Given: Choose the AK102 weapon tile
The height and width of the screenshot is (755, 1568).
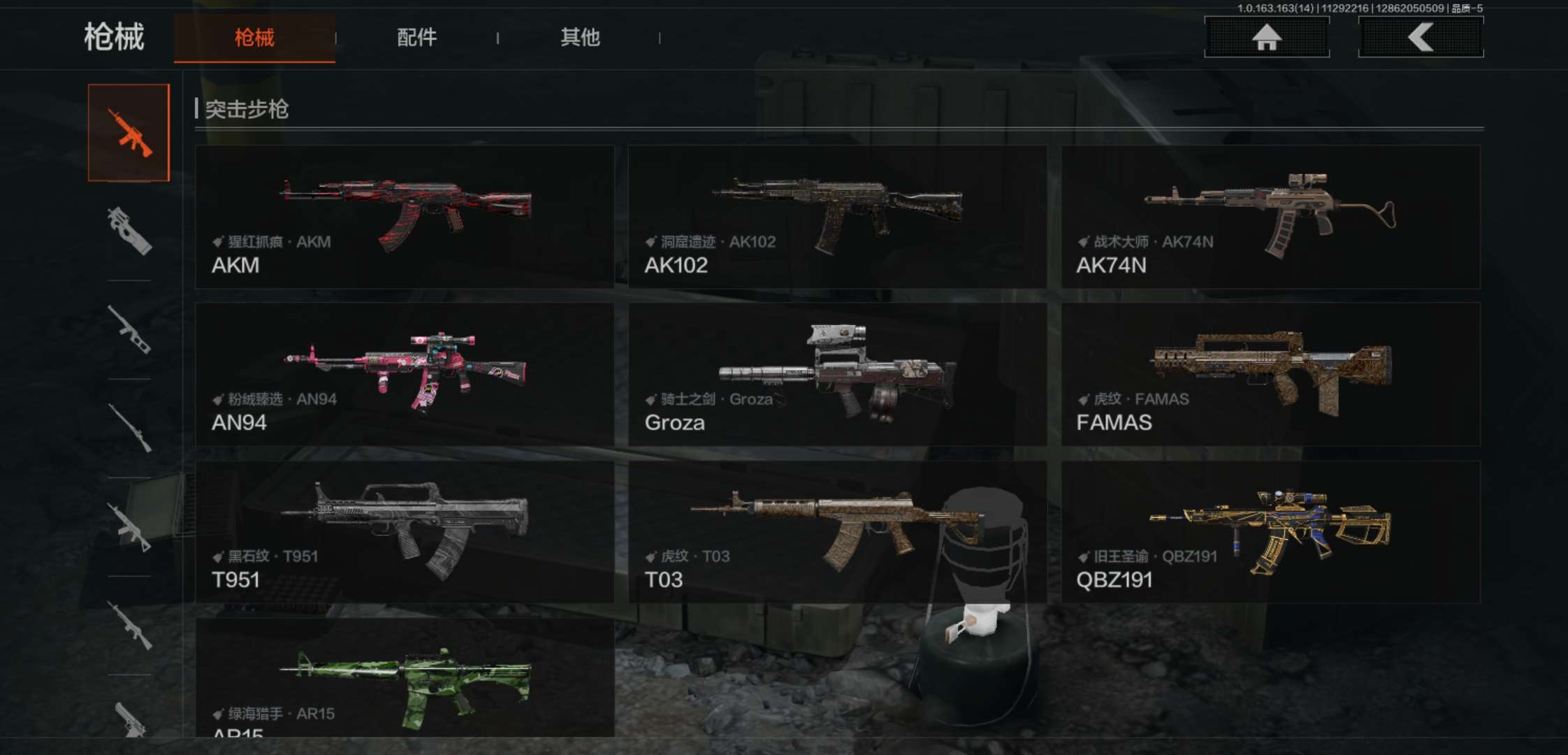Looking at the screenshot, I should click(x=837, y=217).
